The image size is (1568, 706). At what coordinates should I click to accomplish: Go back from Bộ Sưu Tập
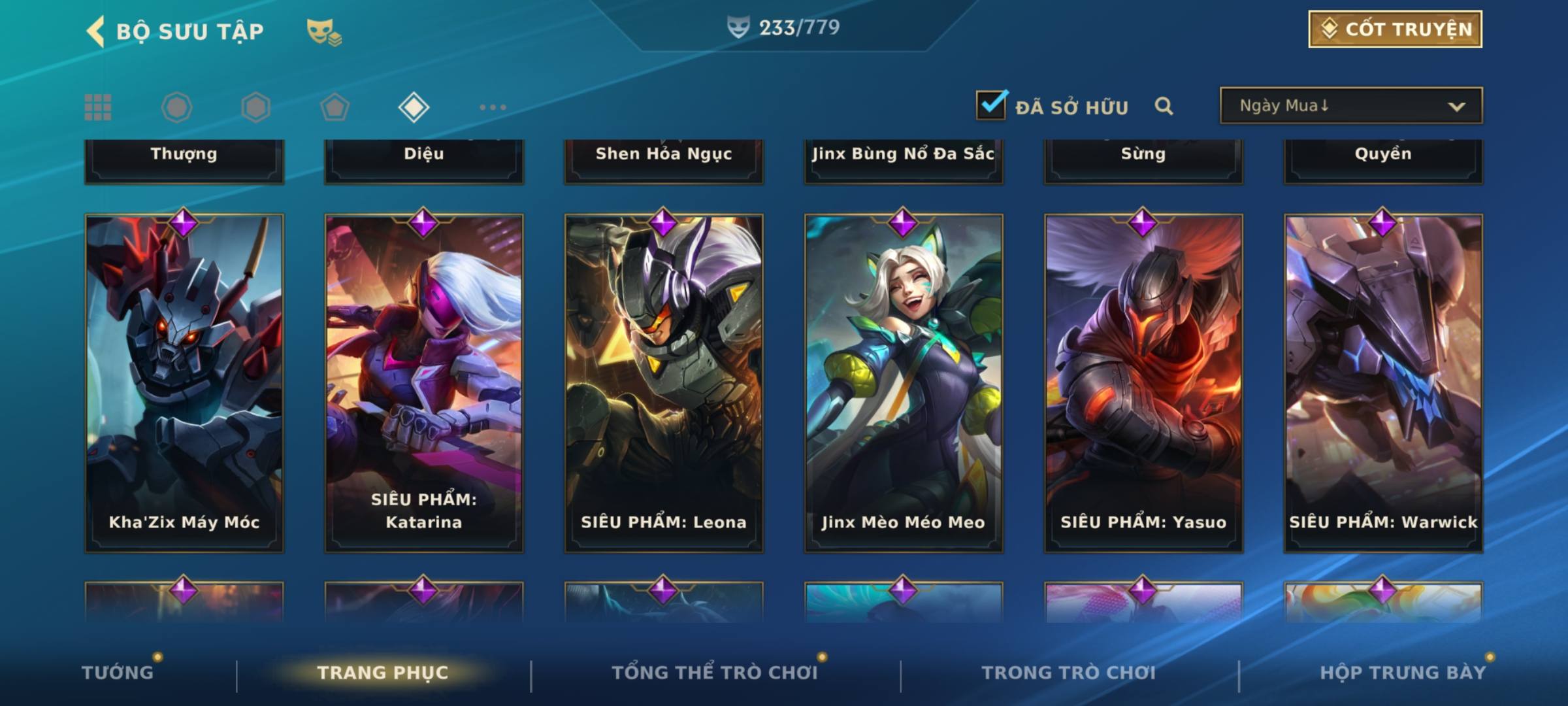coord(96,31)
